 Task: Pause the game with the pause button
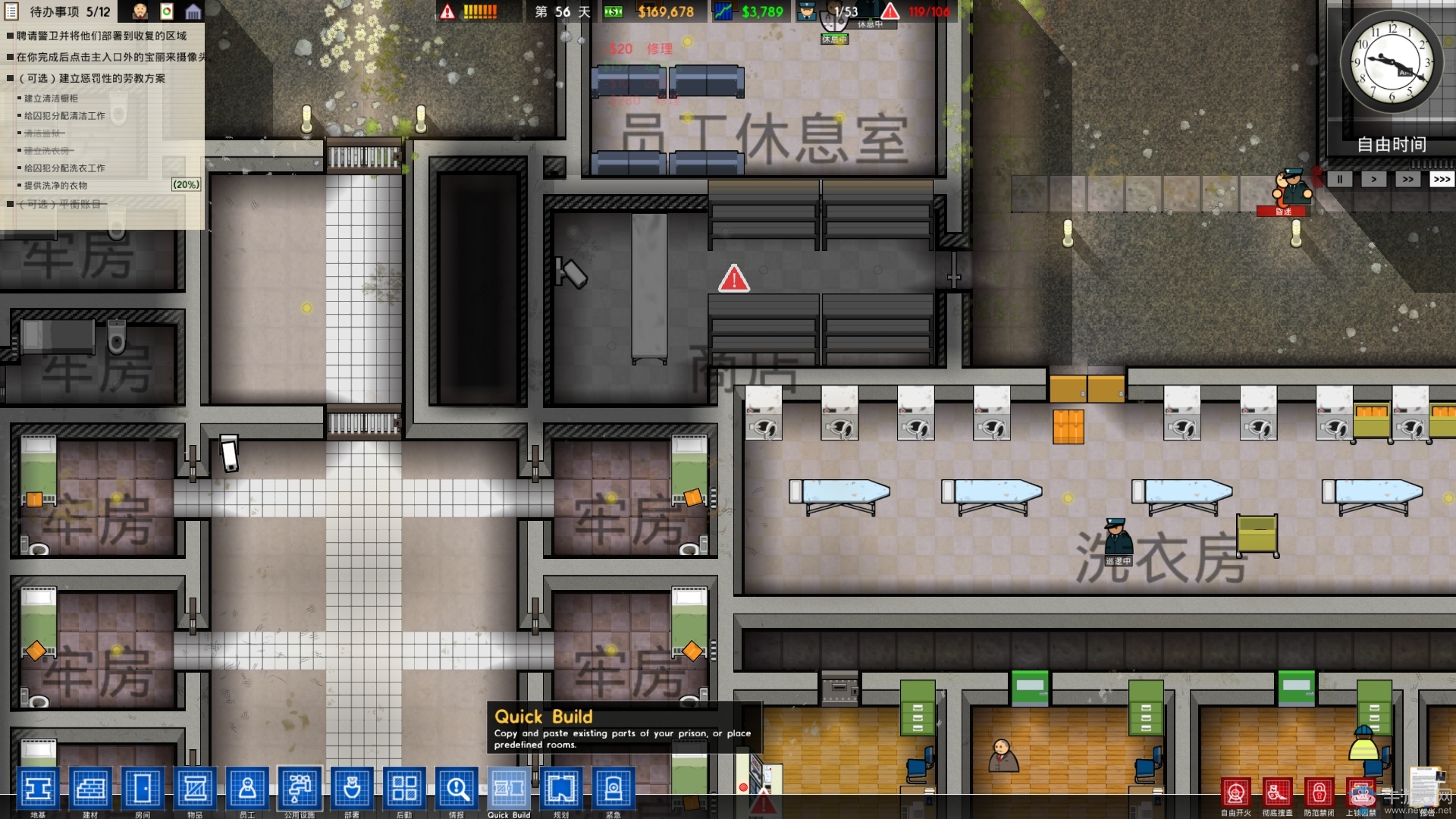(x=1339, y=179)
